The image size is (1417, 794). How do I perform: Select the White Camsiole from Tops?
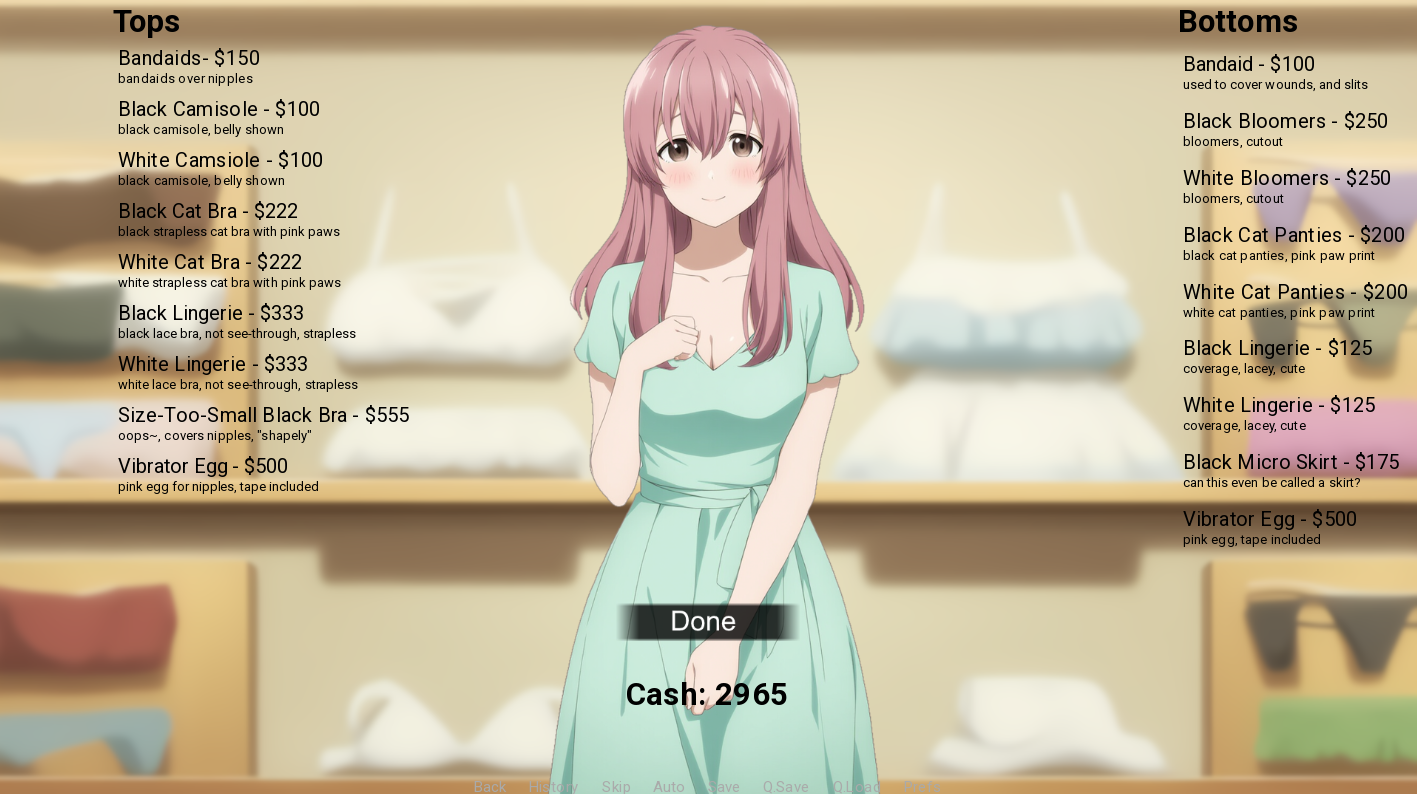tap(220, 160)
